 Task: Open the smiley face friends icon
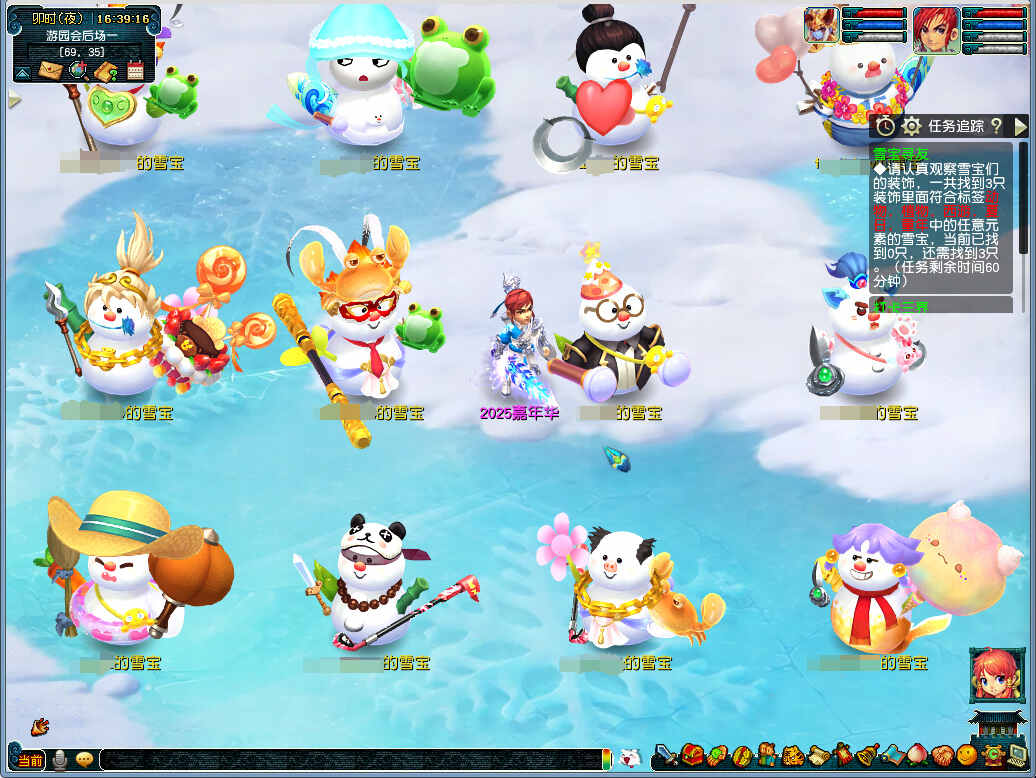966,756
